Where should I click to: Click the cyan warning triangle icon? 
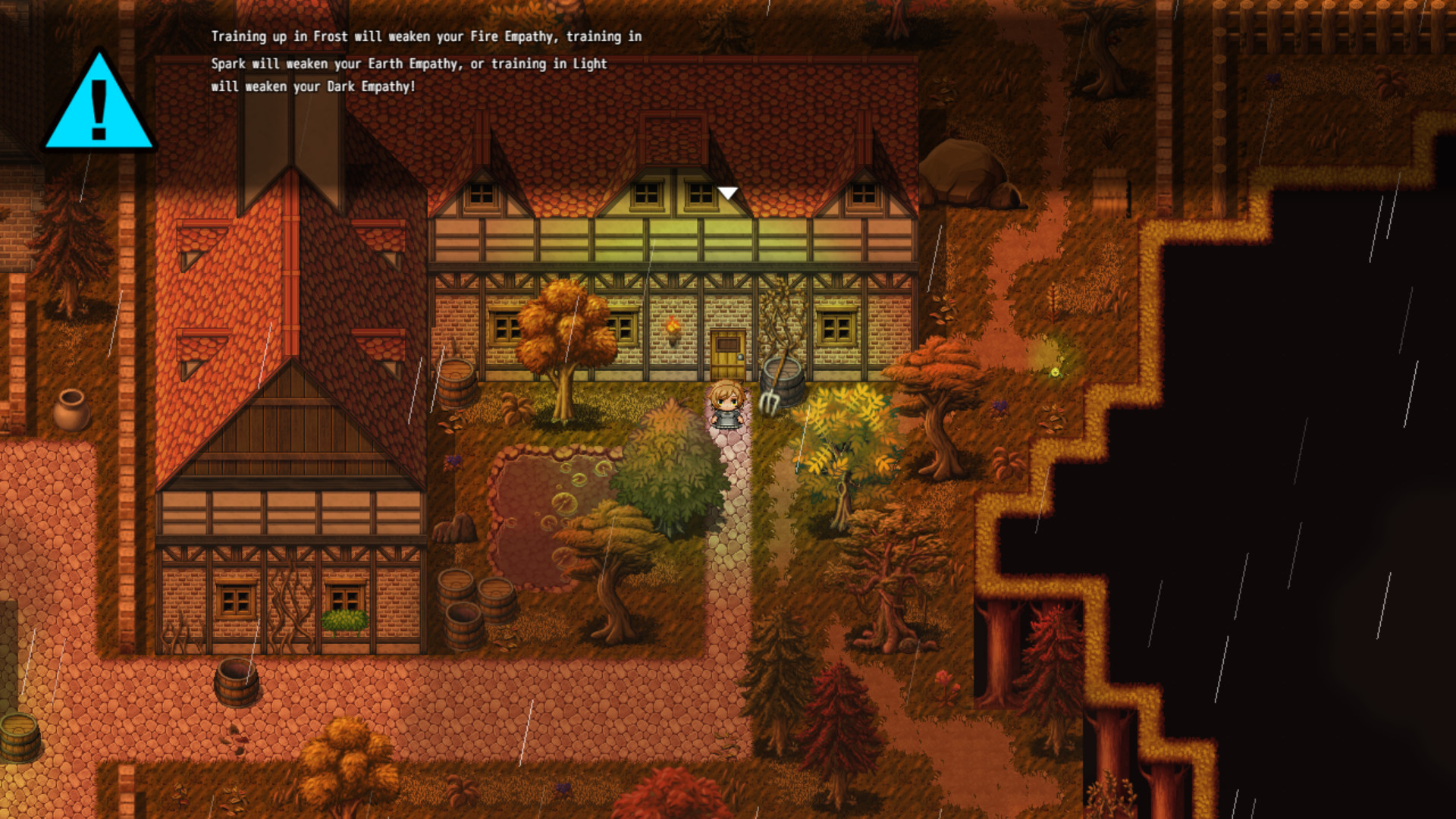click(99, 104)
